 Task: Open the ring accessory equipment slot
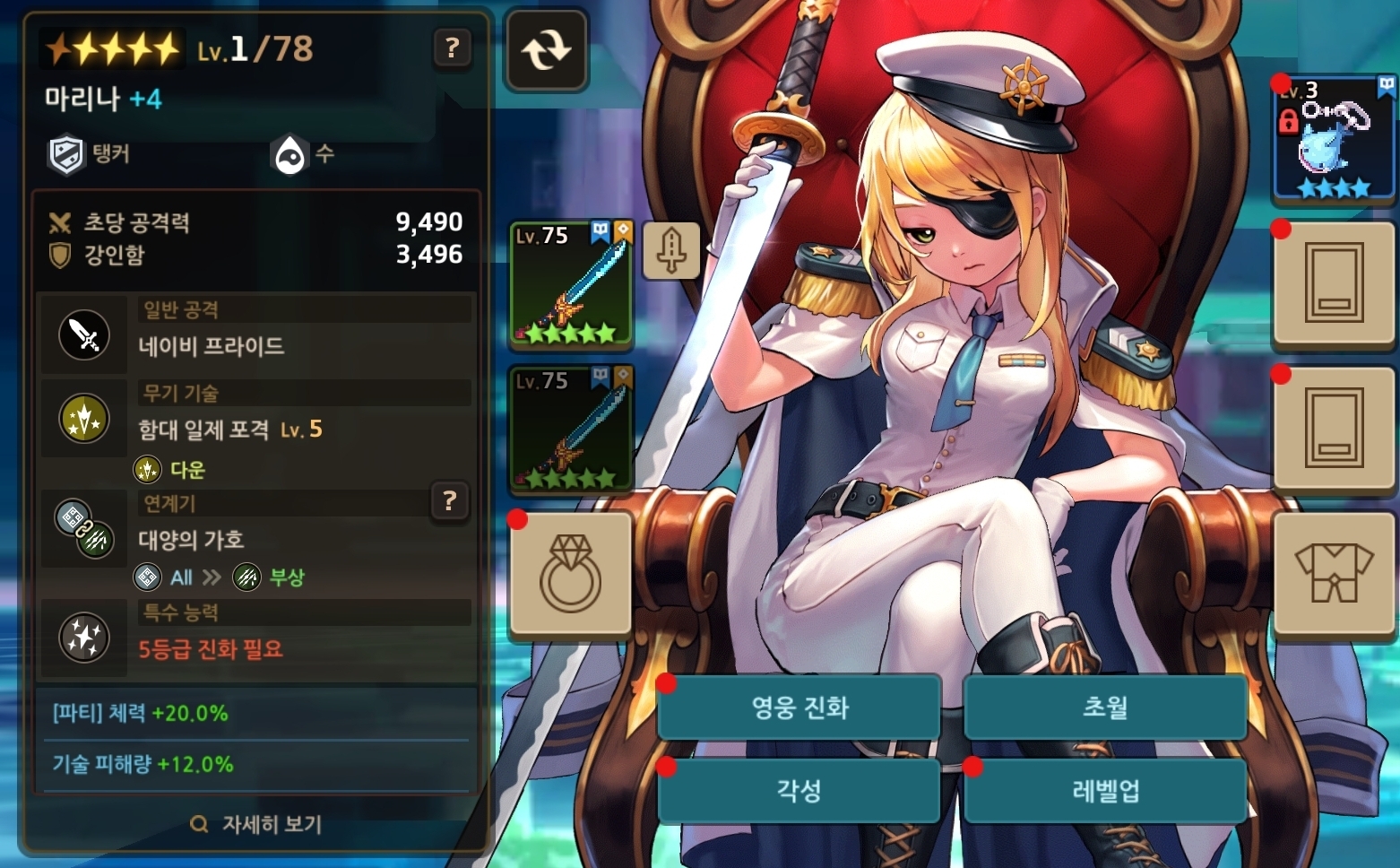(x=571, y=574)
